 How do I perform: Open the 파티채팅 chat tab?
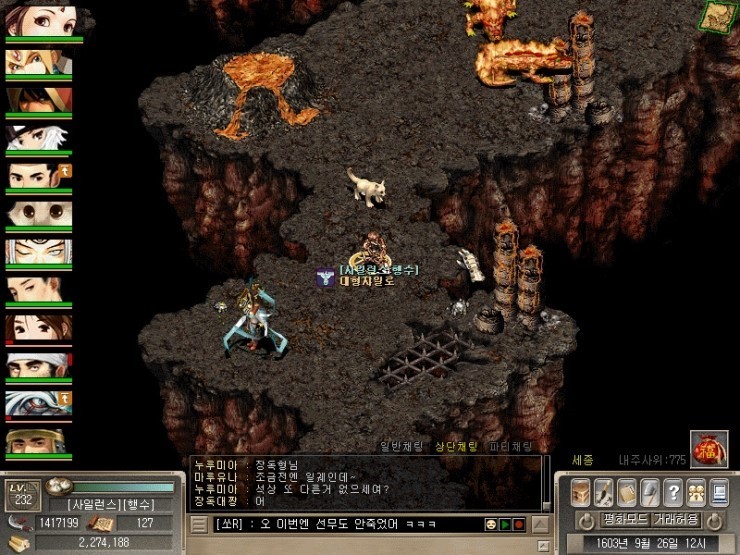[x=513, y=446]
